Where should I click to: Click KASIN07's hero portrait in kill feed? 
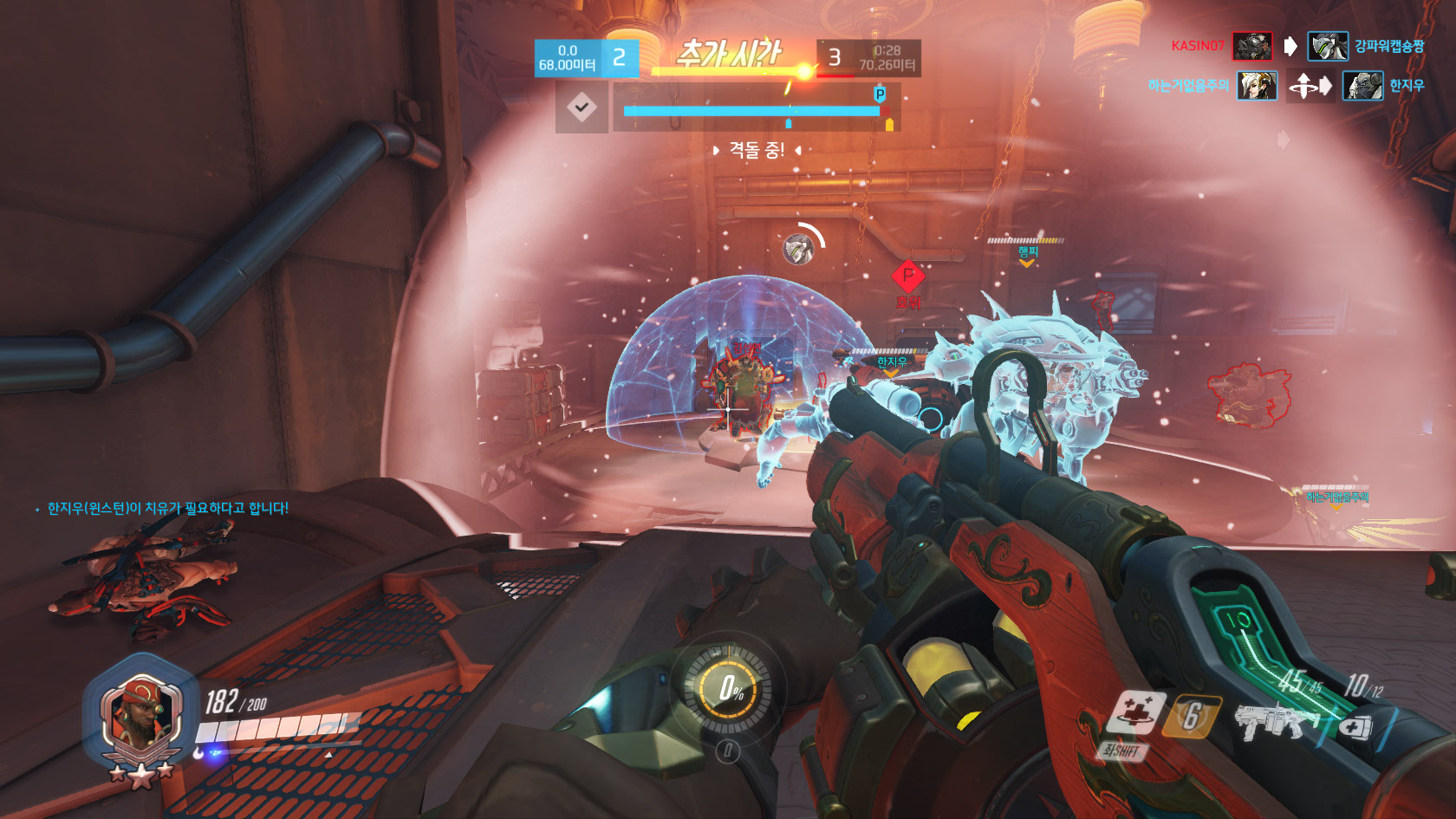[1252, 46]
